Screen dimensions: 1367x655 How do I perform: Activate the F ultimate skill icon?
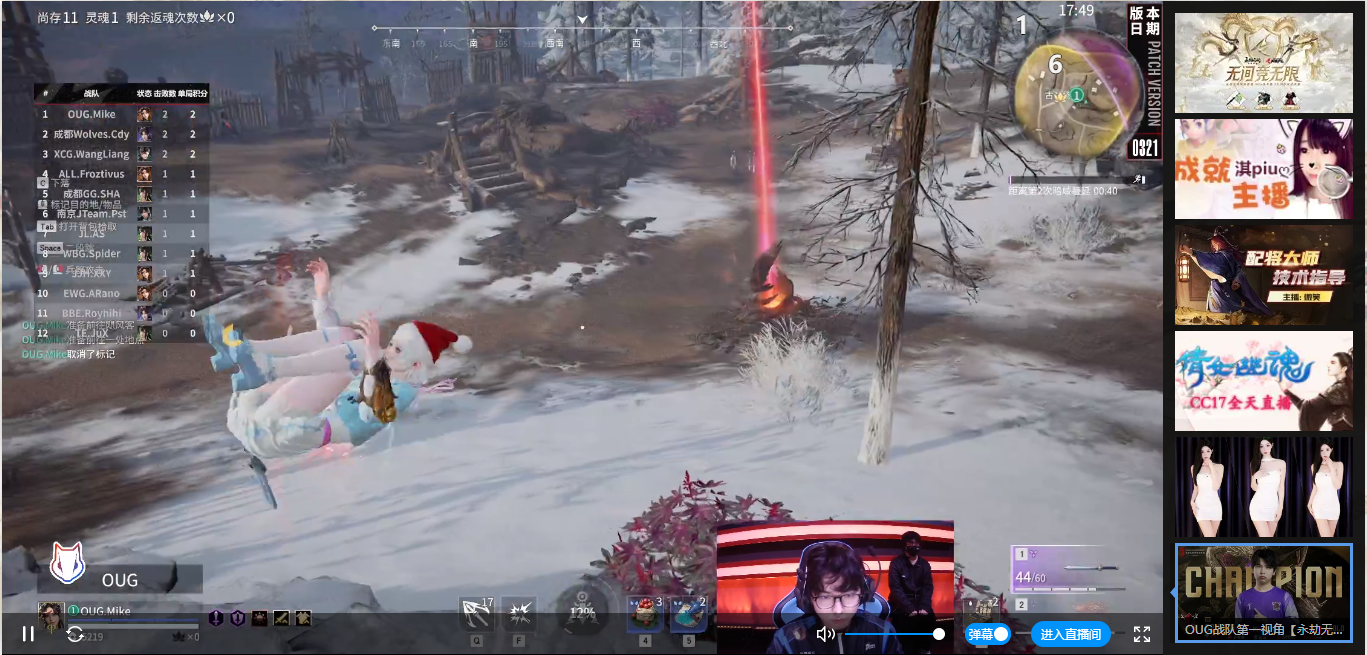[519, 613]
